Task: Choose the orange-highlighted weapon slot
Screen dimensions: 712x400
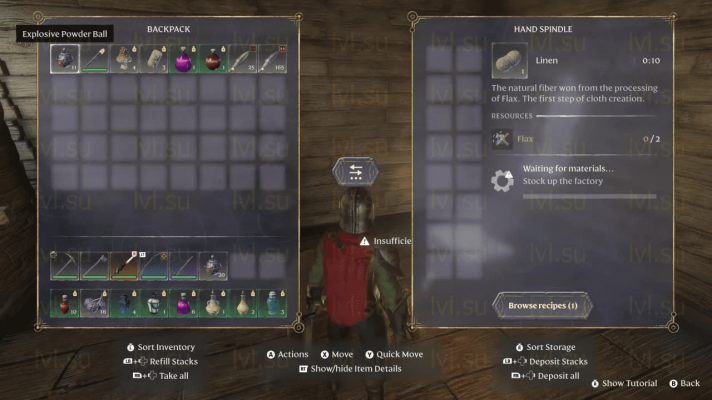Action: point(125,265)
